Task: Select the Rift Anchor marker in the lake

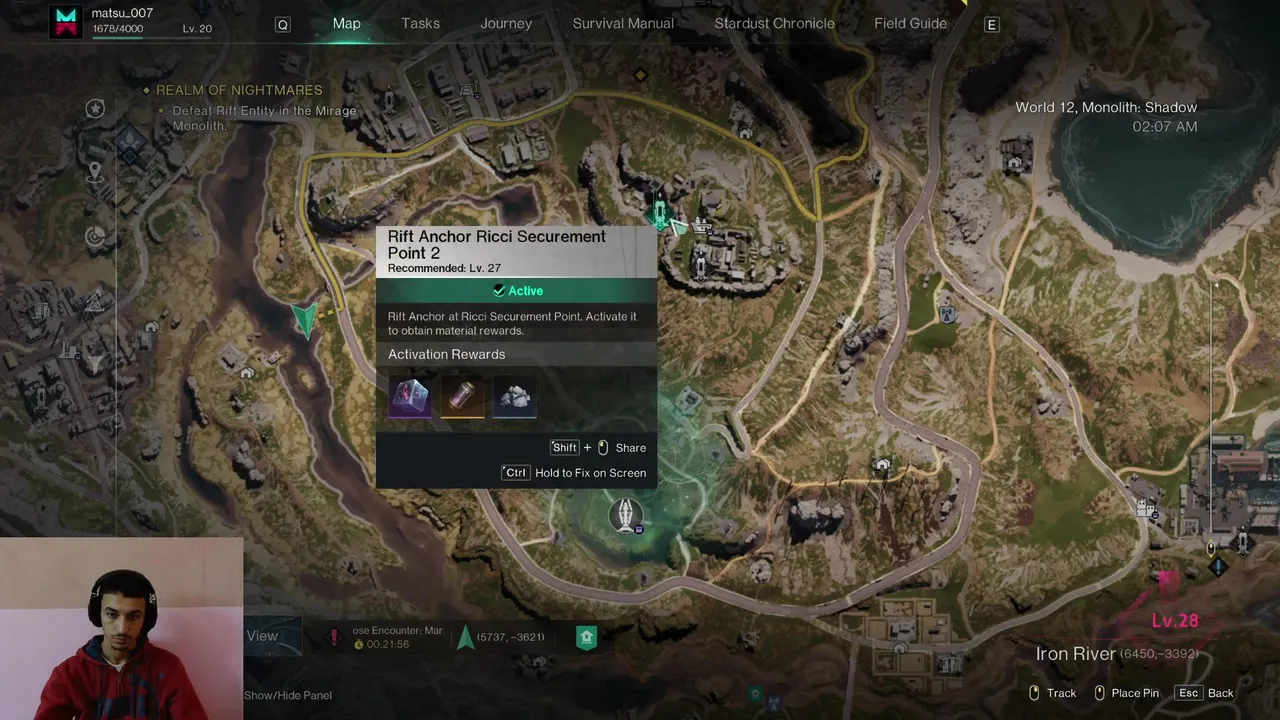Action: 626,515
